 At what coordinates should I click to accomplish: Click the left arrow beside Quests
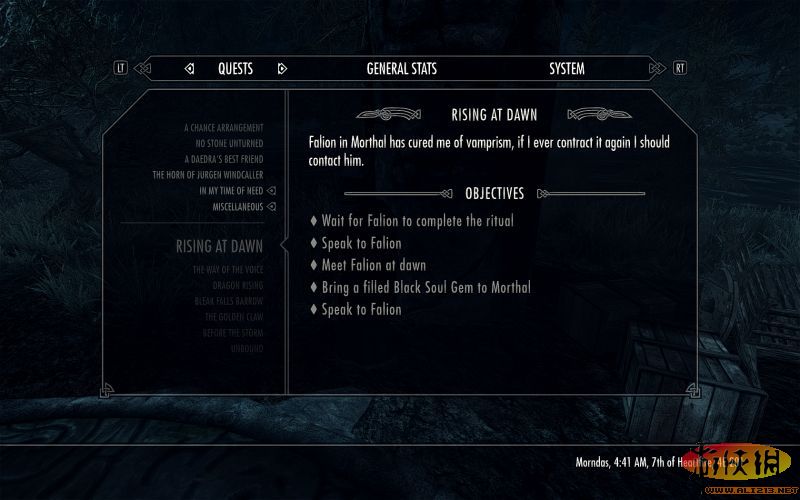click(x=189, y=69)
